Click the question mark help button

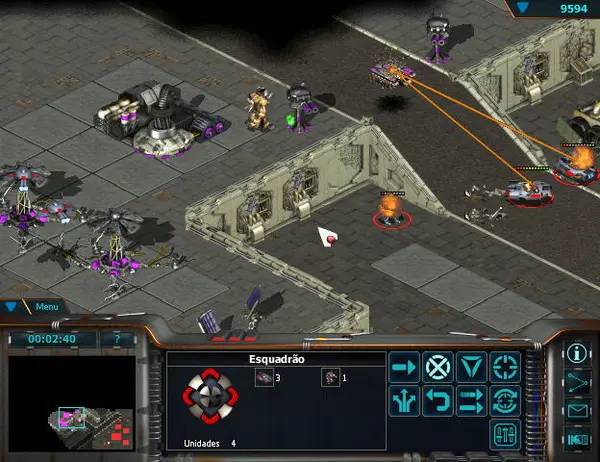118,339
